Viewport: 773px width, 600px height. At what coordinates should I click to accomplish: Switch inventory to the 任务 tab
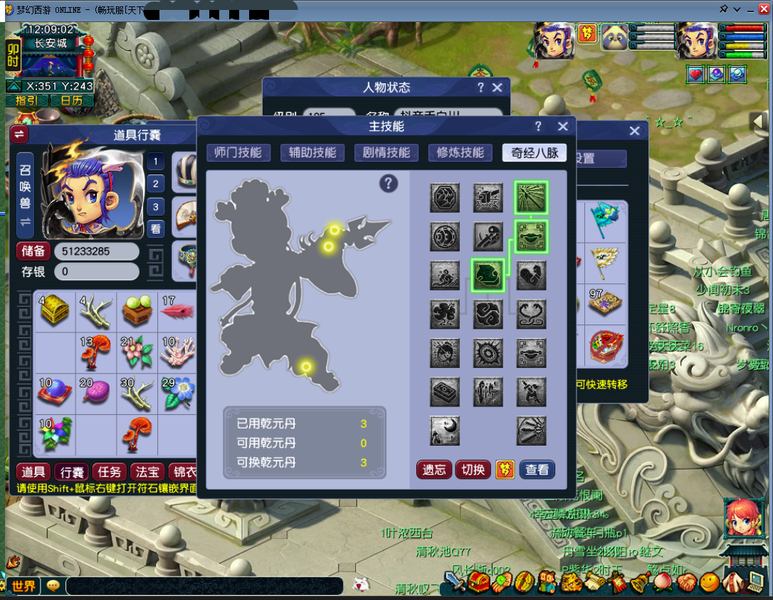tap(108, 471)
